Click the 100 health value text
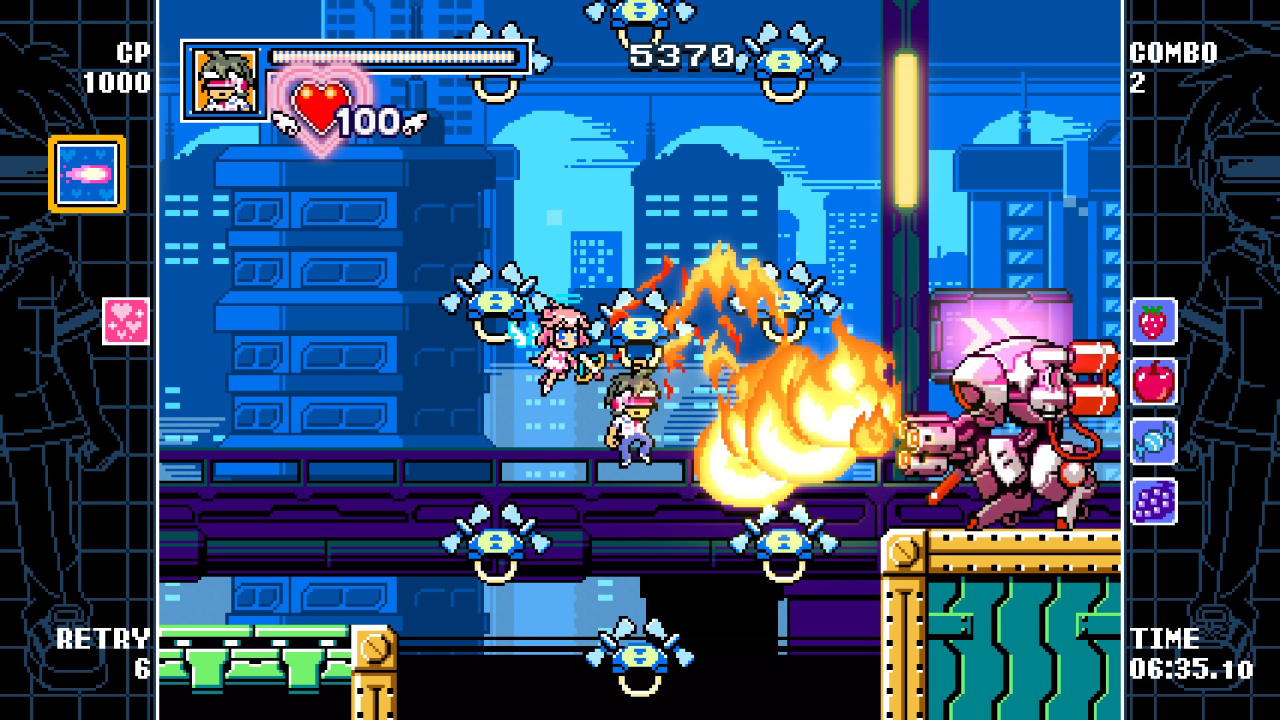This screenshot has height=720, width=1280. 370,118
